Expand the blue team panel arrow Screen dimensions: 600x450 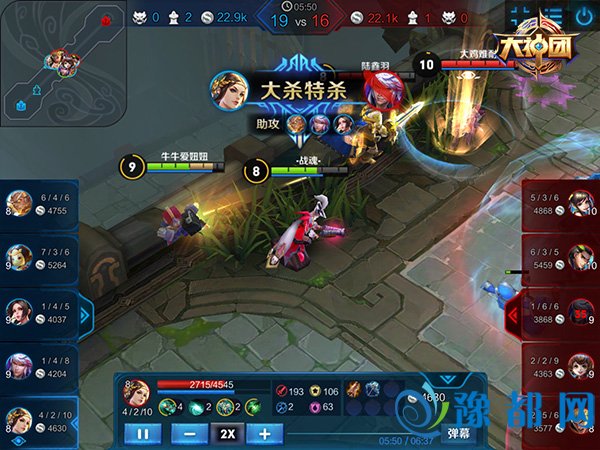[x=85, y=314]
